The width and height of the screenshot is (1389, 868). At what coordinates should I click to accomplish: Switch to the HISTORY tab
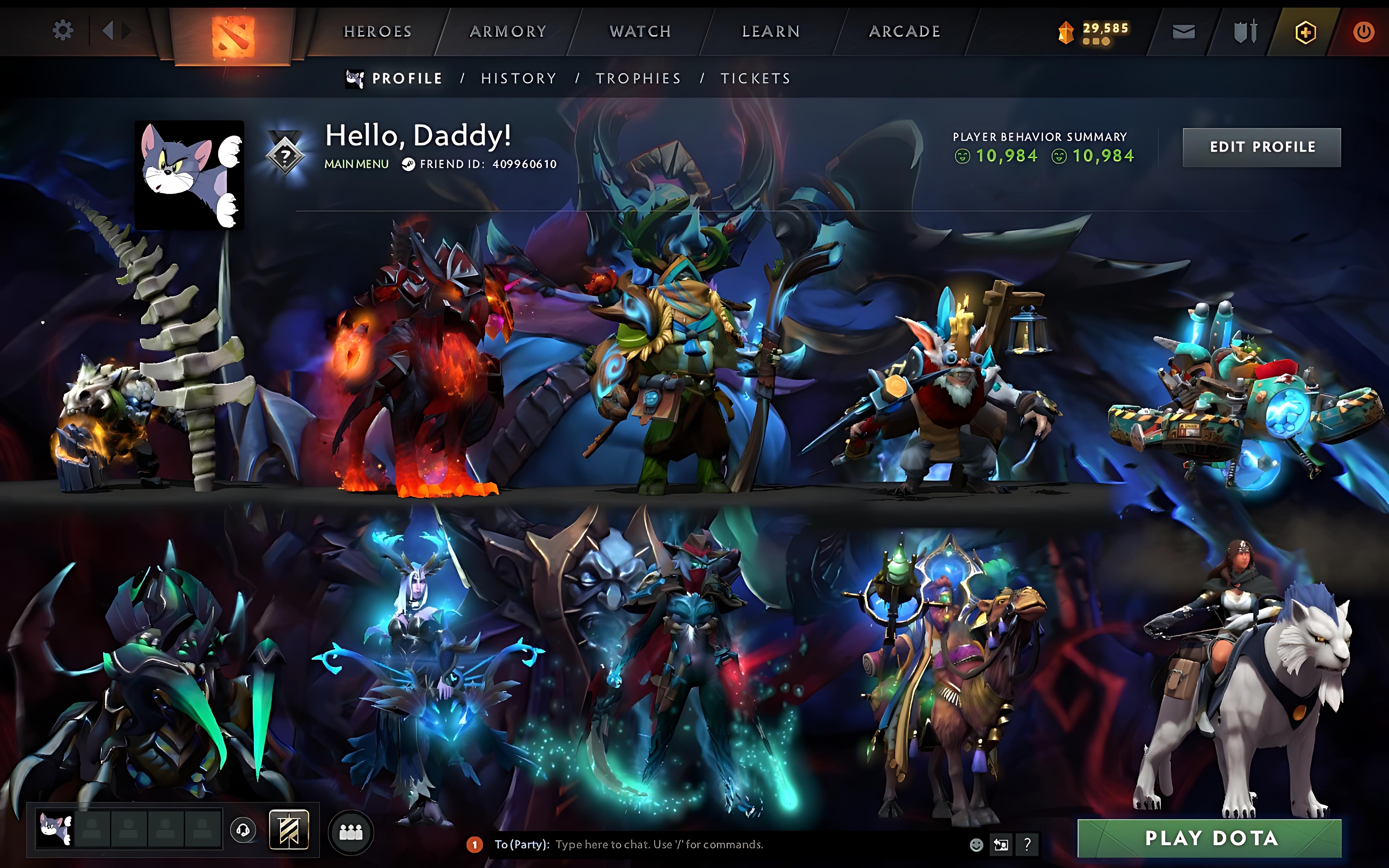(518, 78)
